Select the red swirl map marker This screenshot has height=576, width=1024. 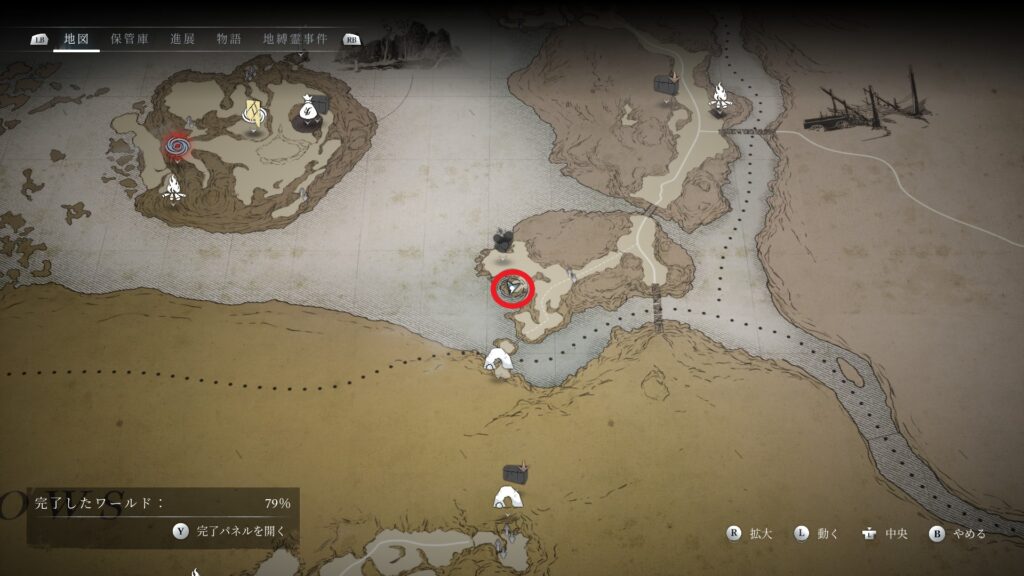pyautogui.click(x=178, y=147)
